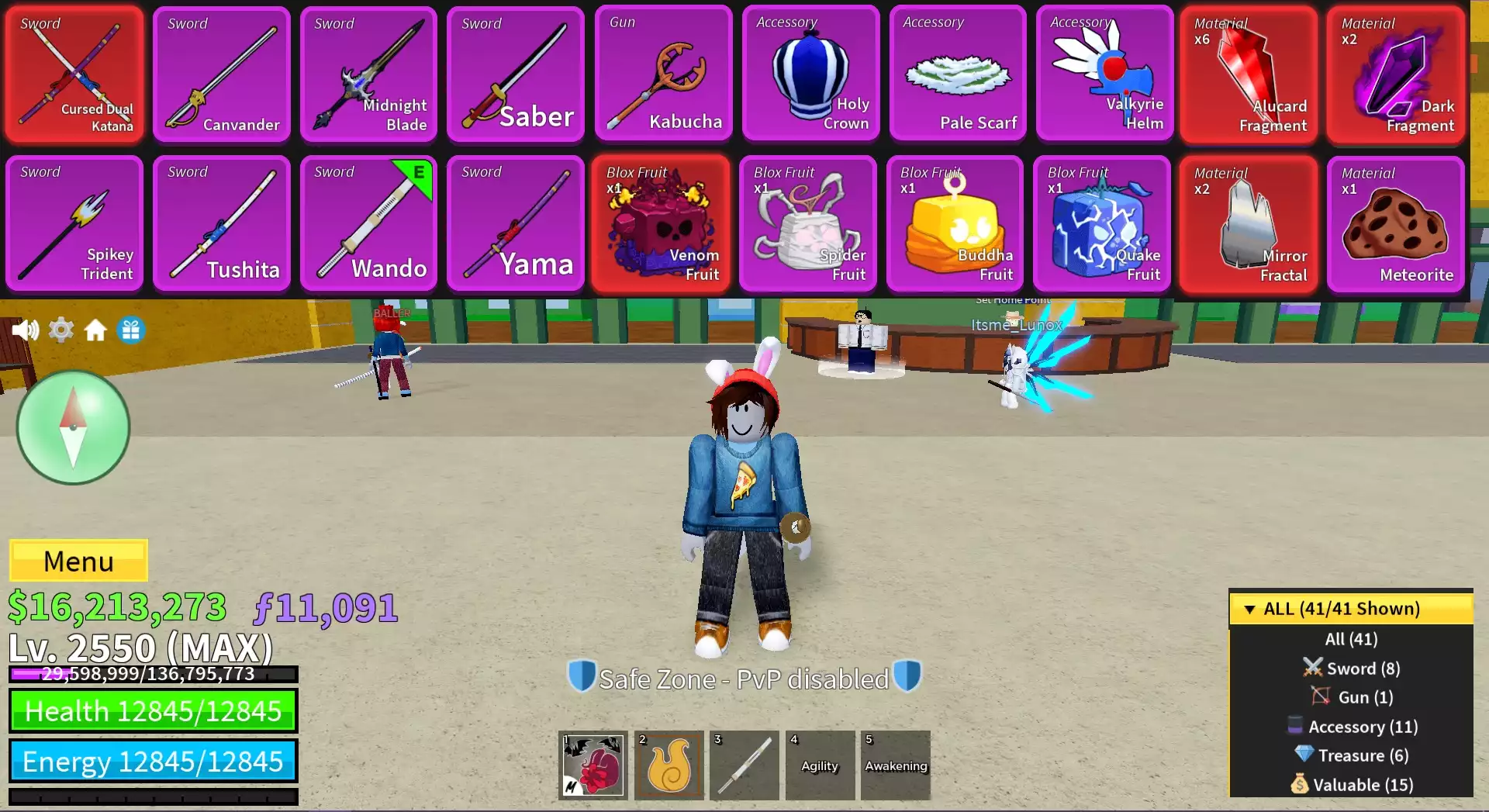The width and height of the screenshot is (1489, 812).
Task: Filter inventory by Sword (8)
Action: (1351, 669)
